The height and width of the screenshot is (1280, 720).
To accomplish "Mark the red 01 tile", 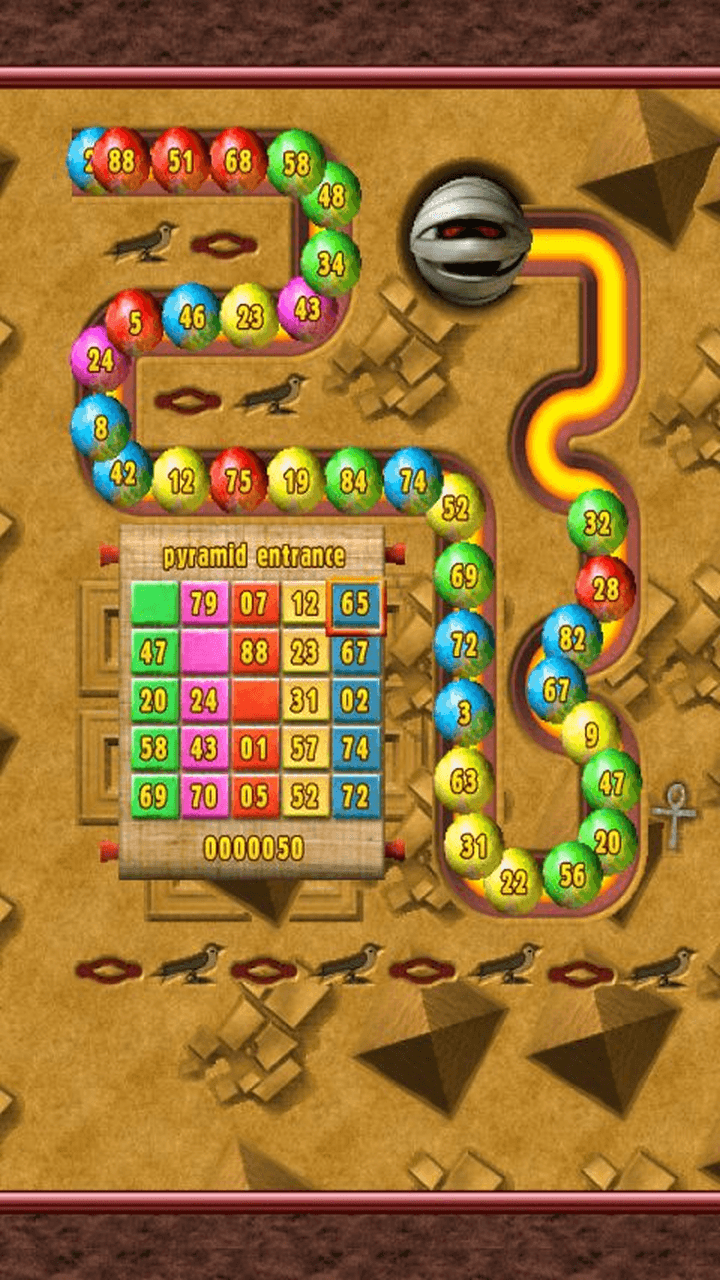I will 255,748.
